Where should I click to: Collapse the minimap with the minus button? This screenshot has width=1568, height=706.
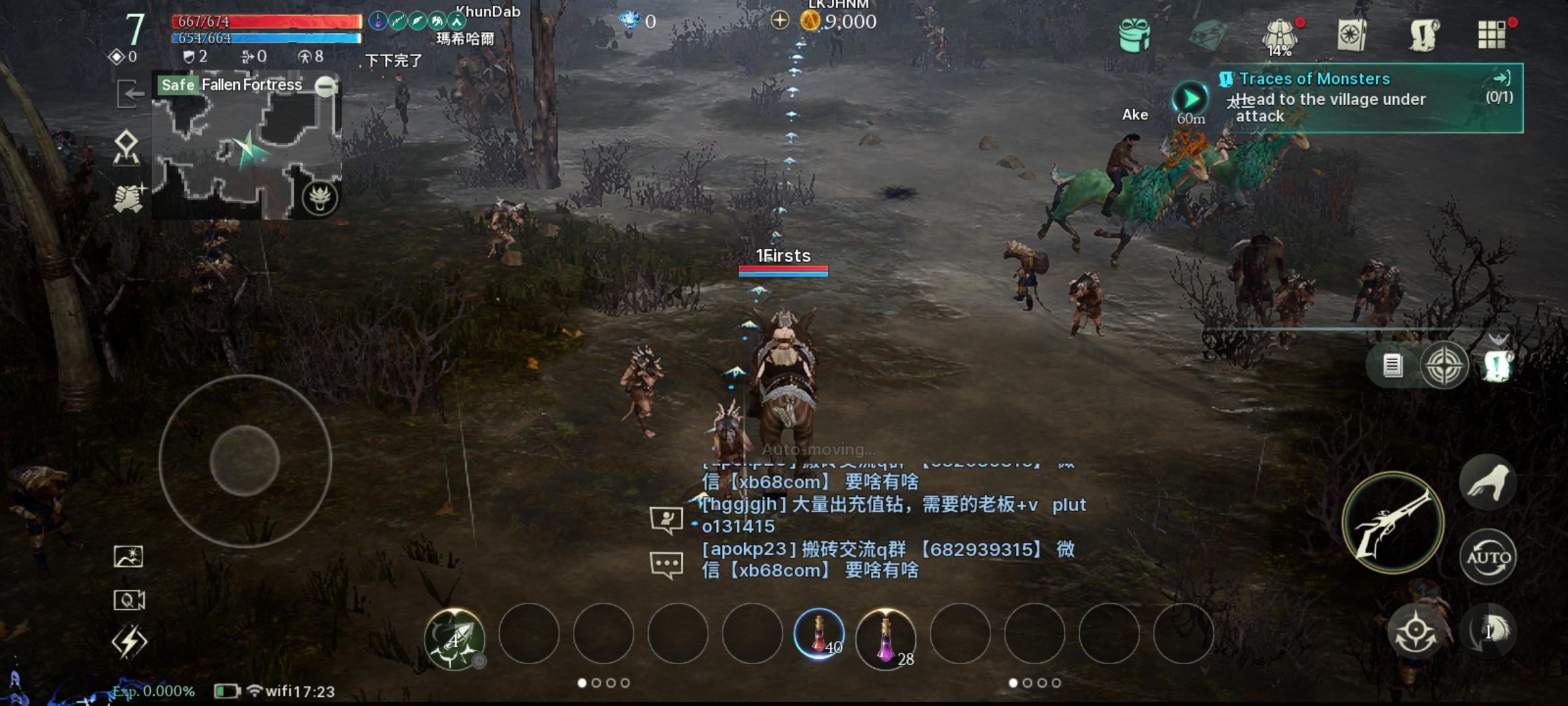click(x=325, y=86)
